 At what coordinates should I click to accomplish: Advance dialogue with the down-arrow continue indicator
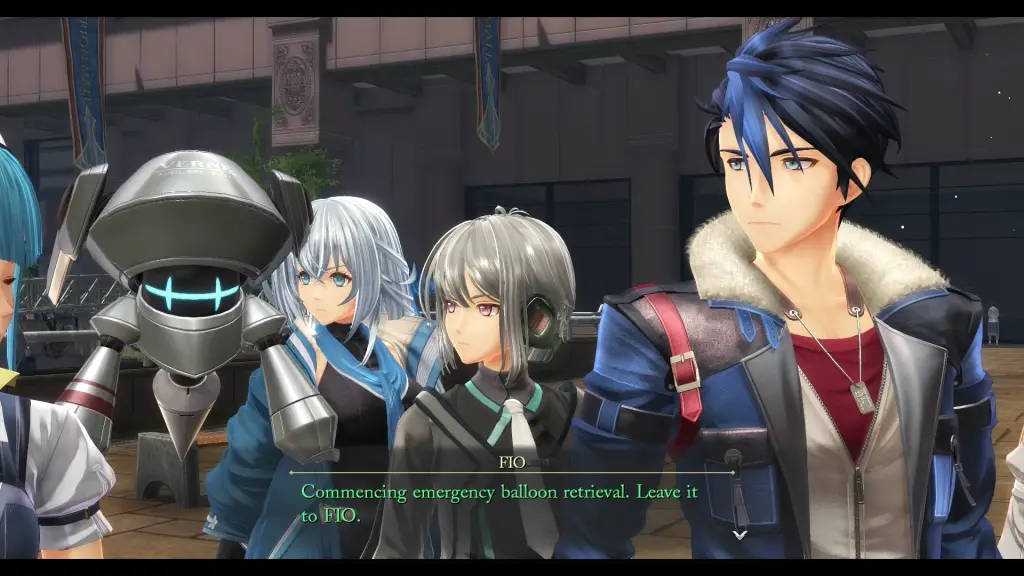[x=739, y=535]
